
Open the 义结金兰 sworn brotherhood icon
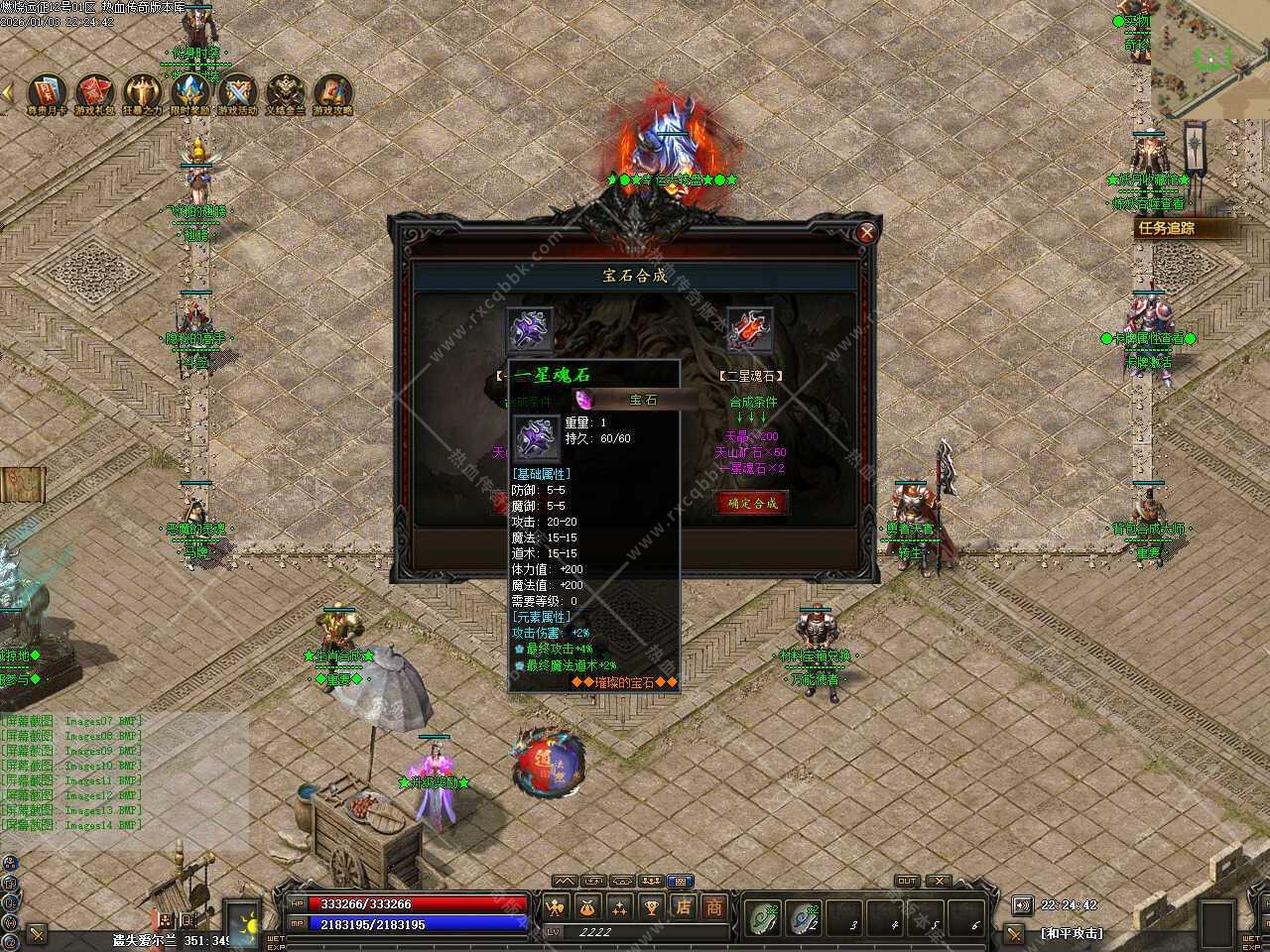285,93
